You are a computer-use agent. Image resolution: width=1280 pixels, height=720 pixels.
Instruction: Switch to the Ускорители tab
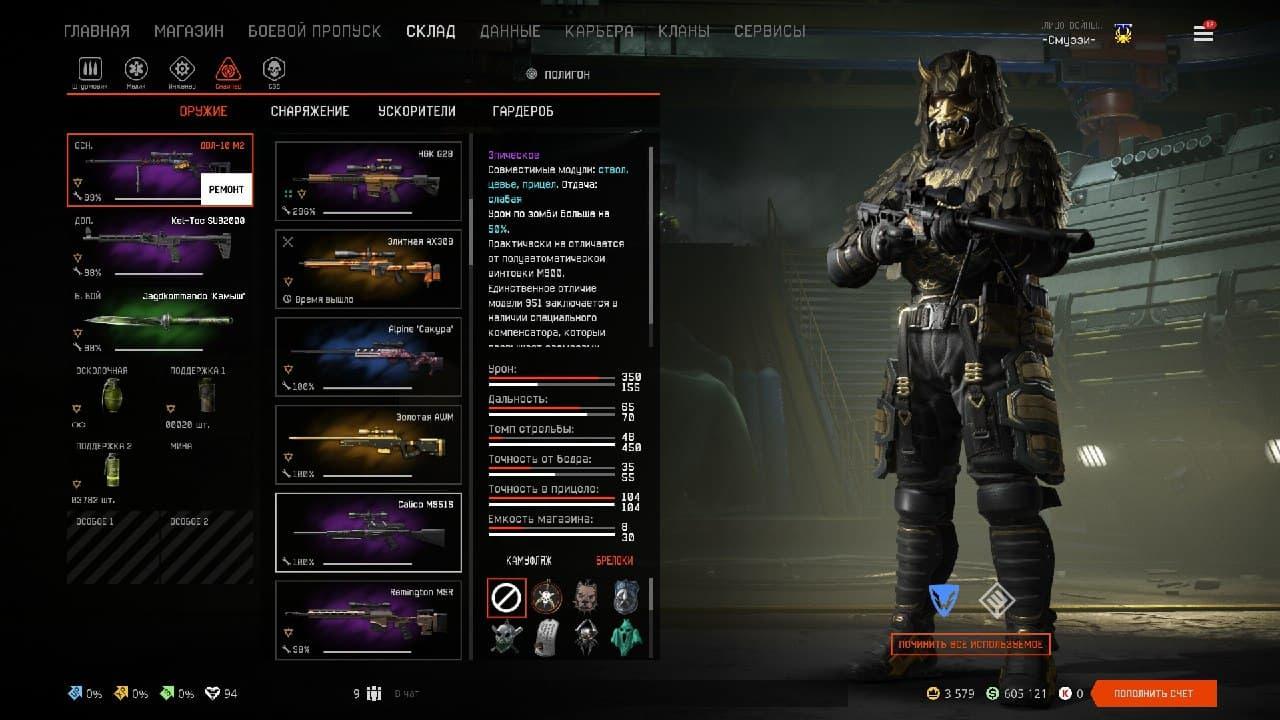pos(416,111)
